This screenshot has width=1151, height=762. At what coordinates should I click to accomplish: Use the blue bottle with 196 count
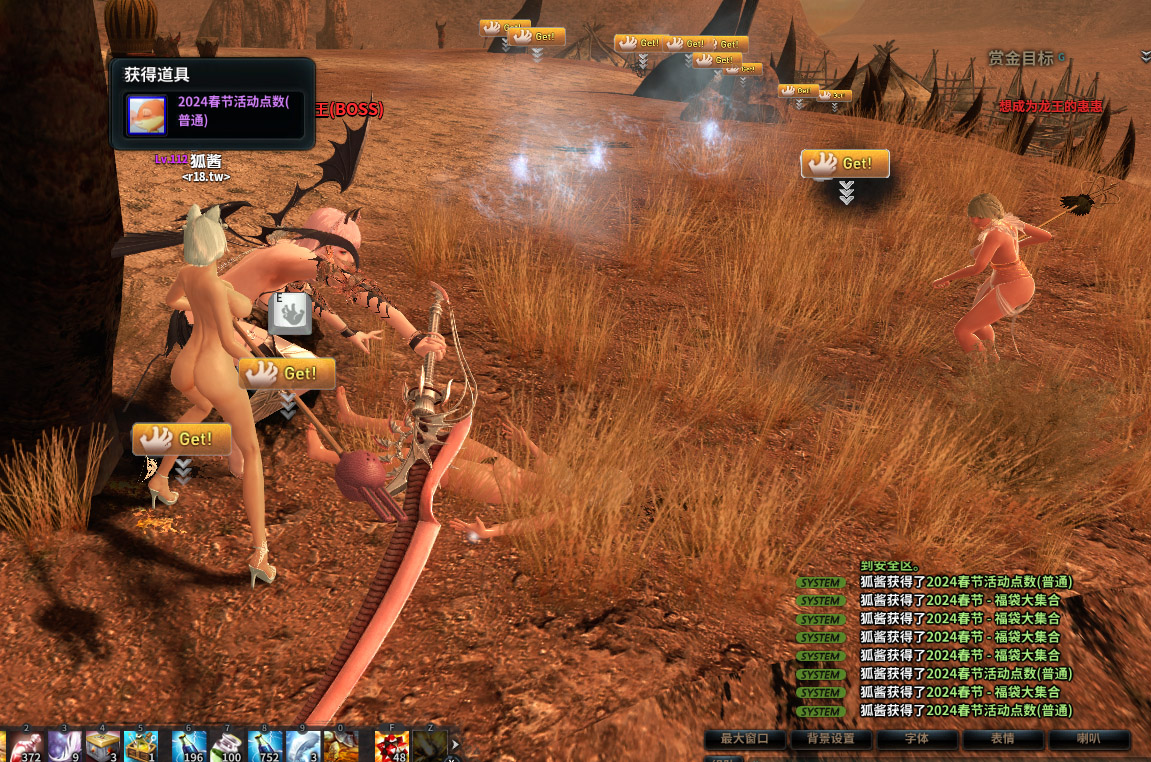coord(189,747)
